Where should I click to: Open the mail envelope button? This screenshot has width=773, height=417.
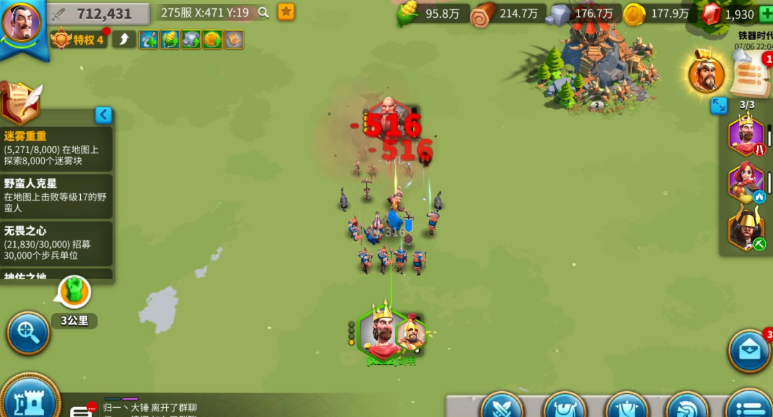[x=748, y=350]
